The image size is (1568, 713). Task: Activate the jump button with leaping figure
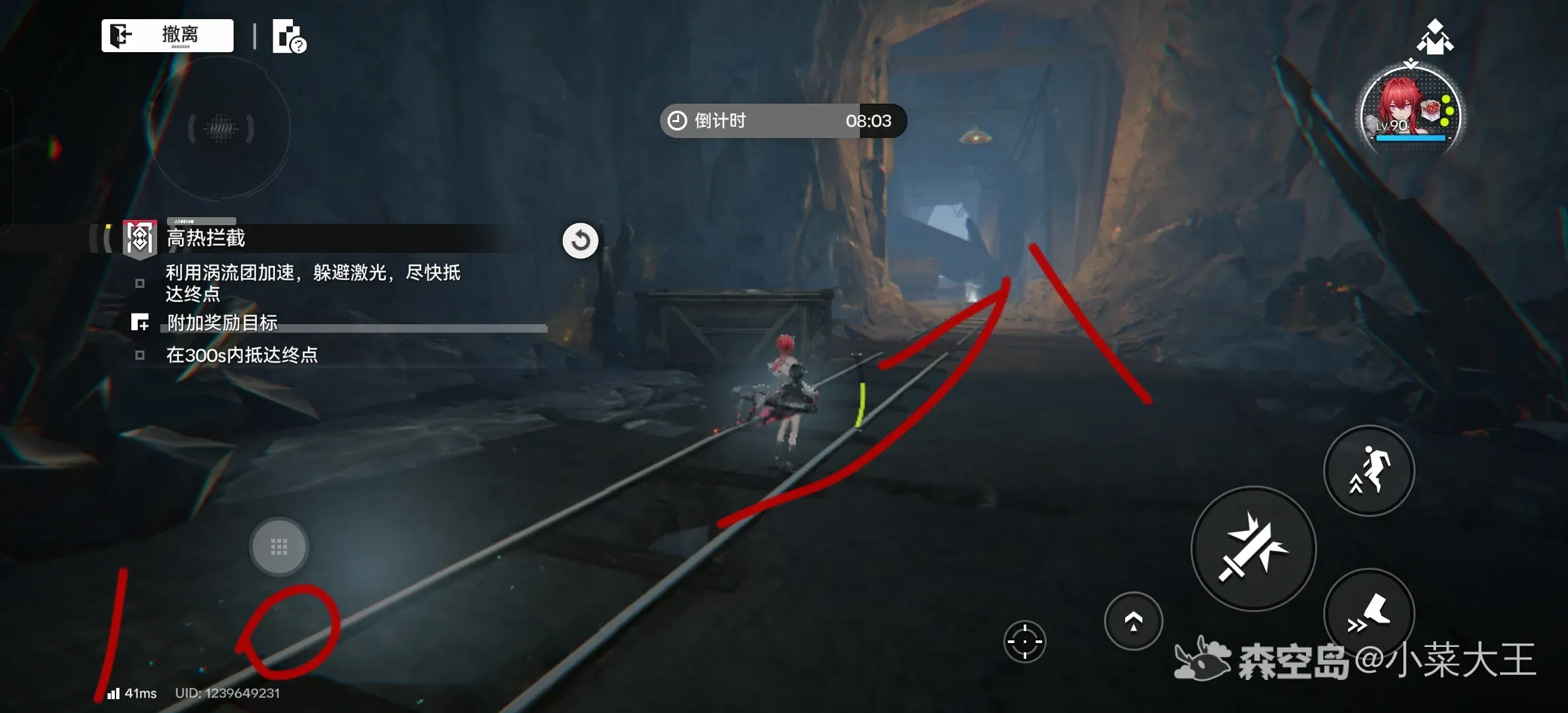(1369, 470)
